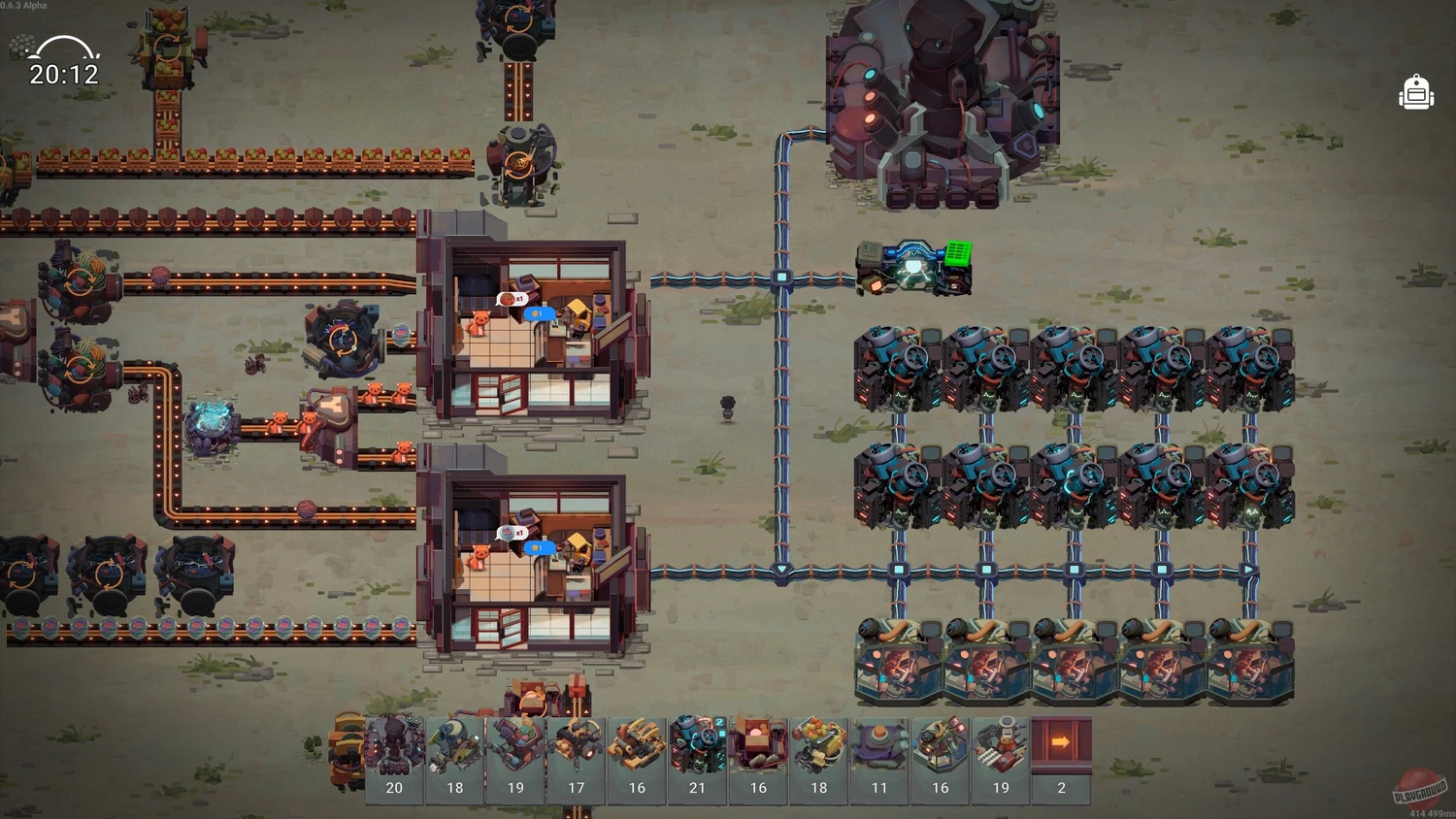This screenshot has width=1456, height=819.
Task: Pick the hotbar machine showing 17
Action: [577, 759]
